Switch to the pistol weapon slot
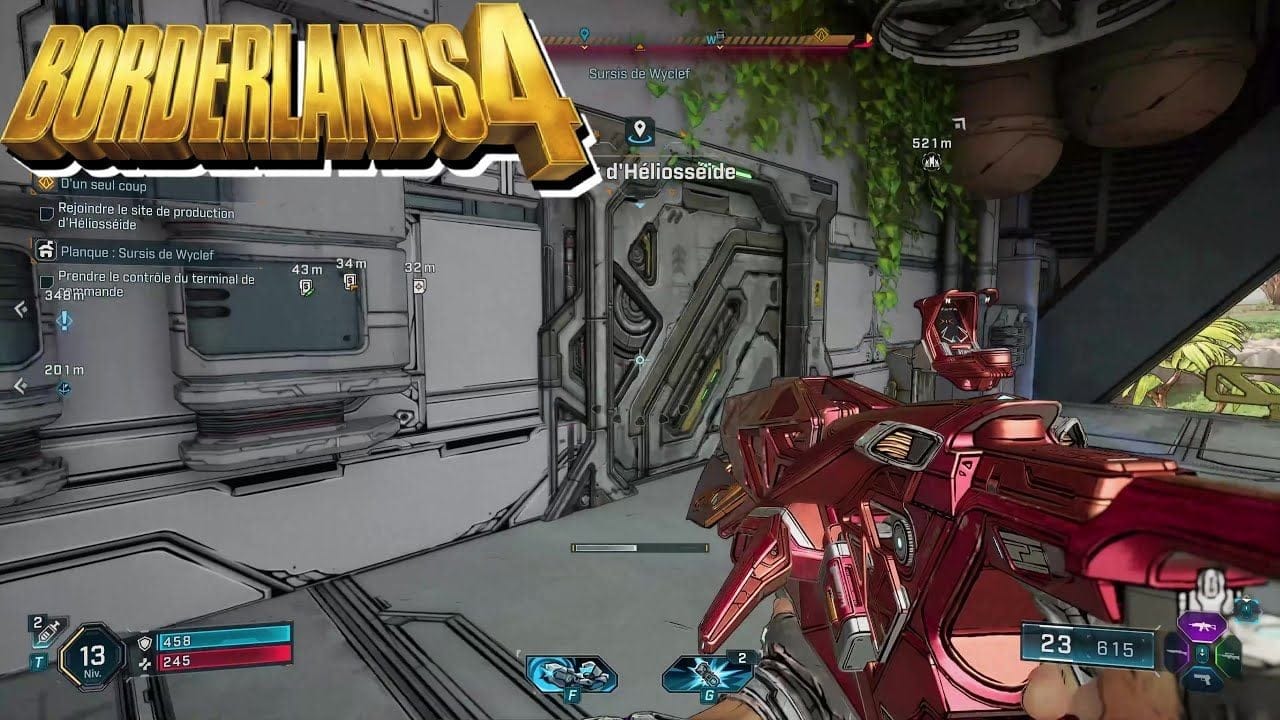Viewport: 1280px width, 720px height. [x=1201, y=678]
